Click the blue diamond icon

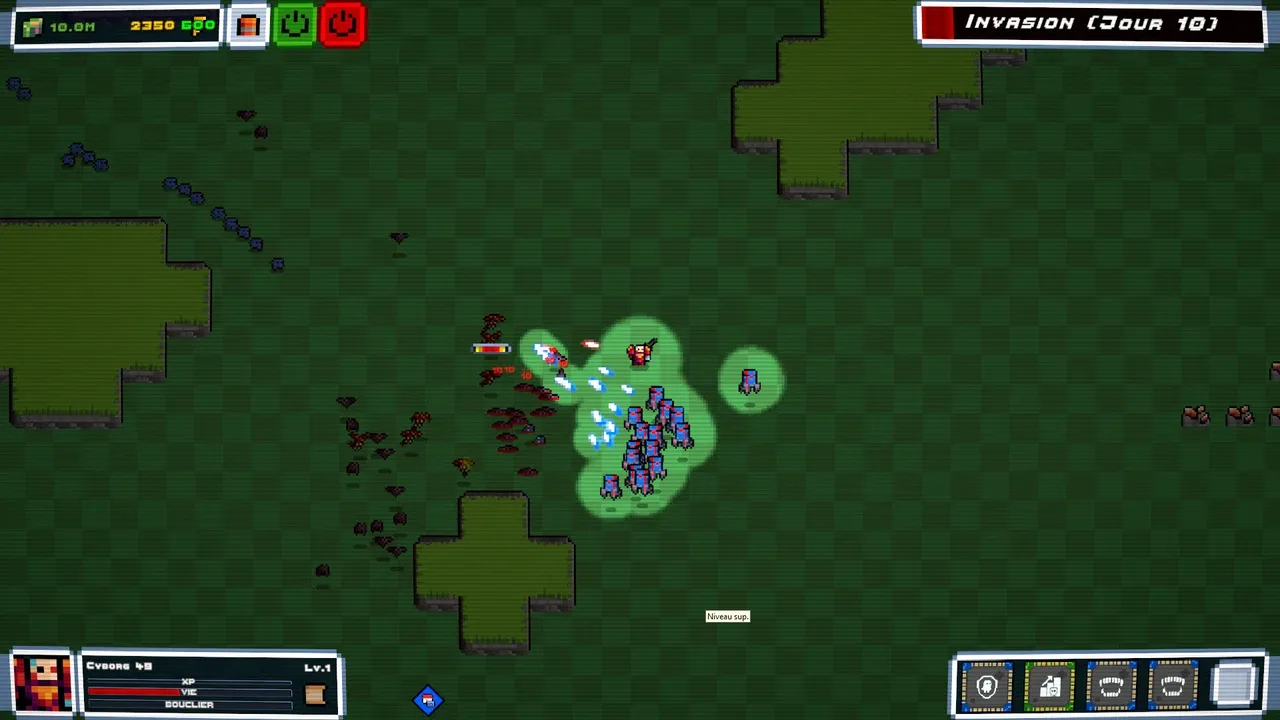(x=428, y=700)
